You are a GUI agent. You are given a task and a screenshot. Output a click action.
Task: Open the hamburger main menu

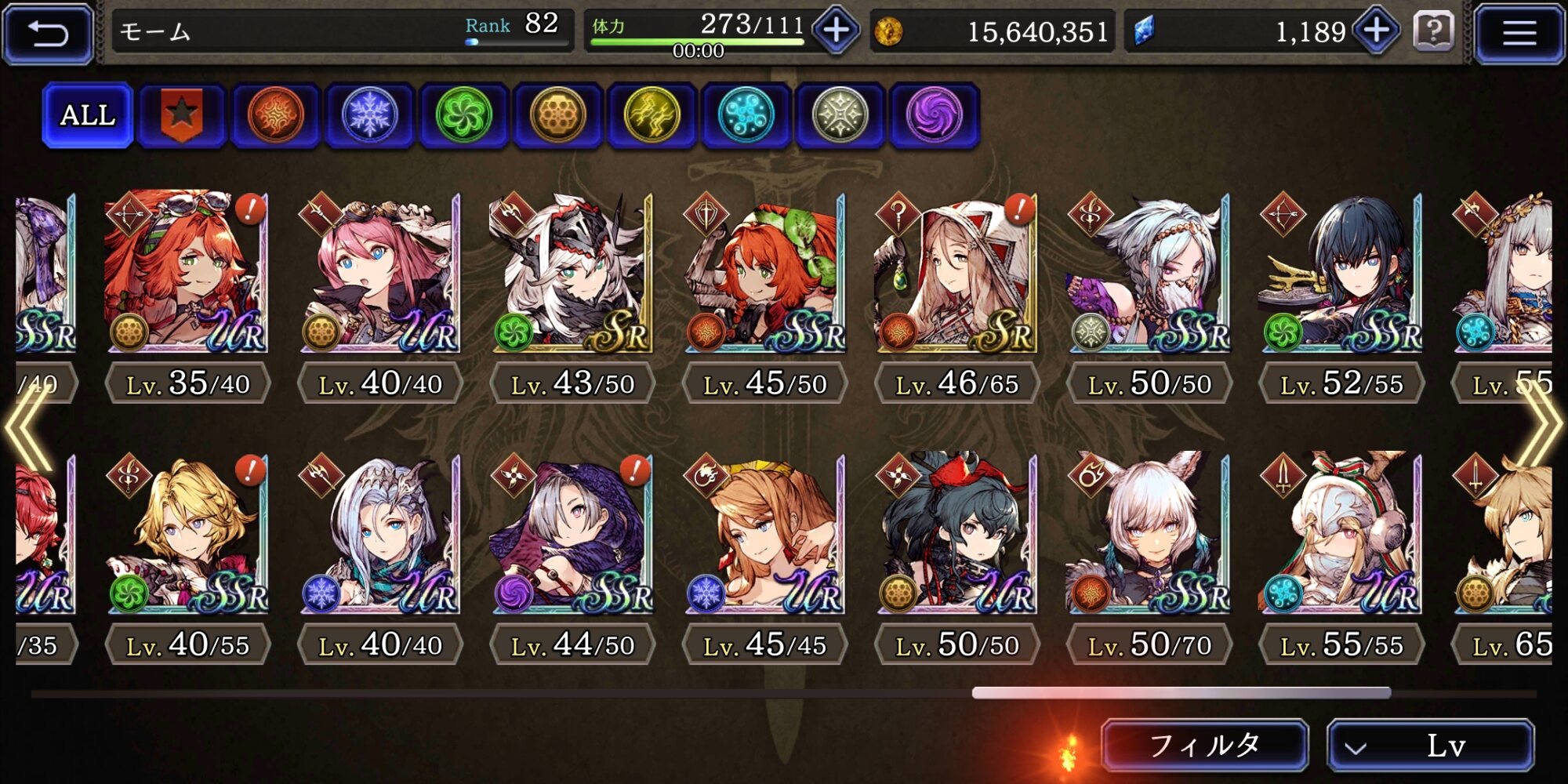[1519, 33]
